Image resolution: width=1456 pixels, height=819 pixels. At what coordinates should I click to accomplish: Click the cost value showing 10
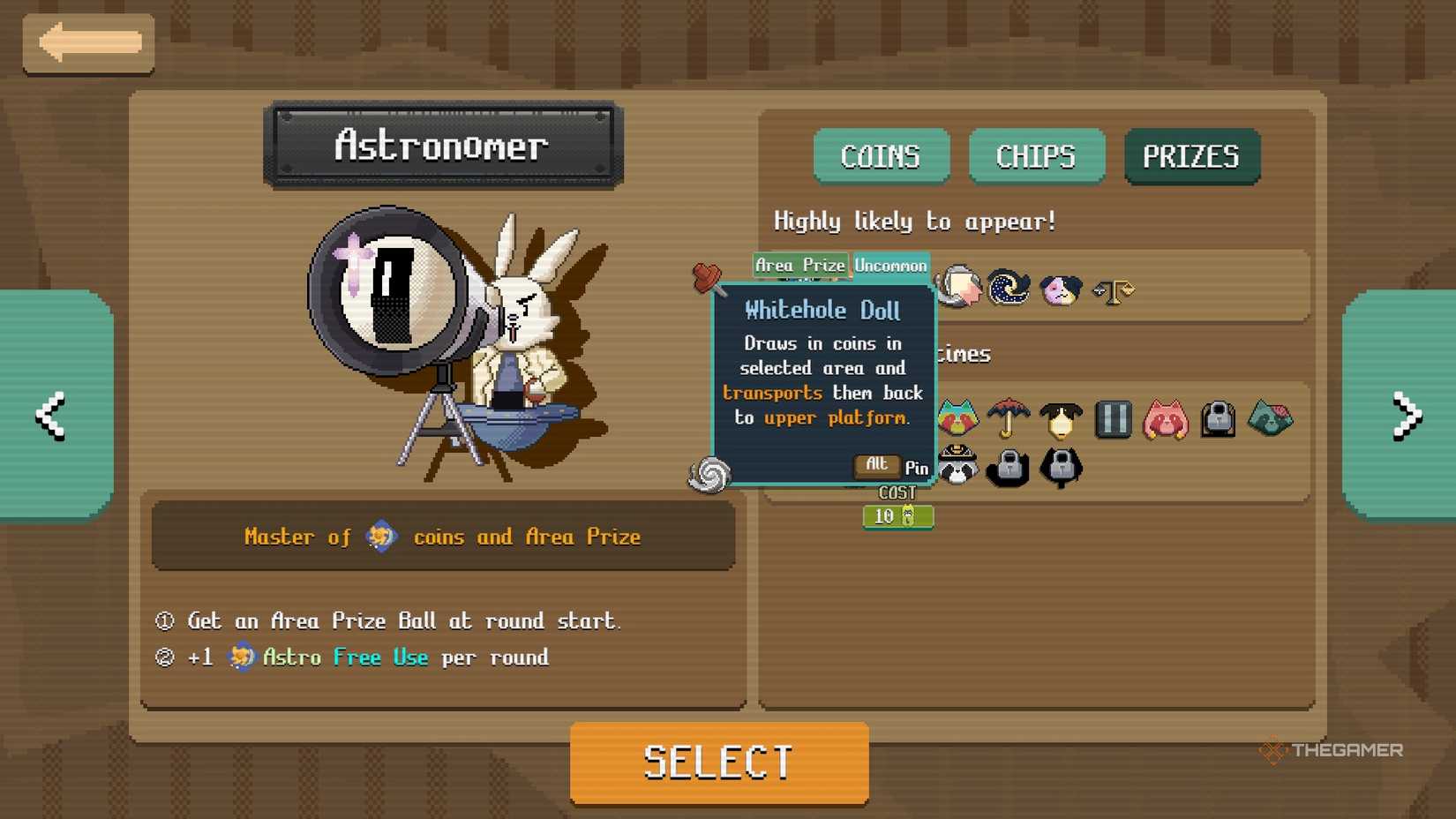point(897,517)
